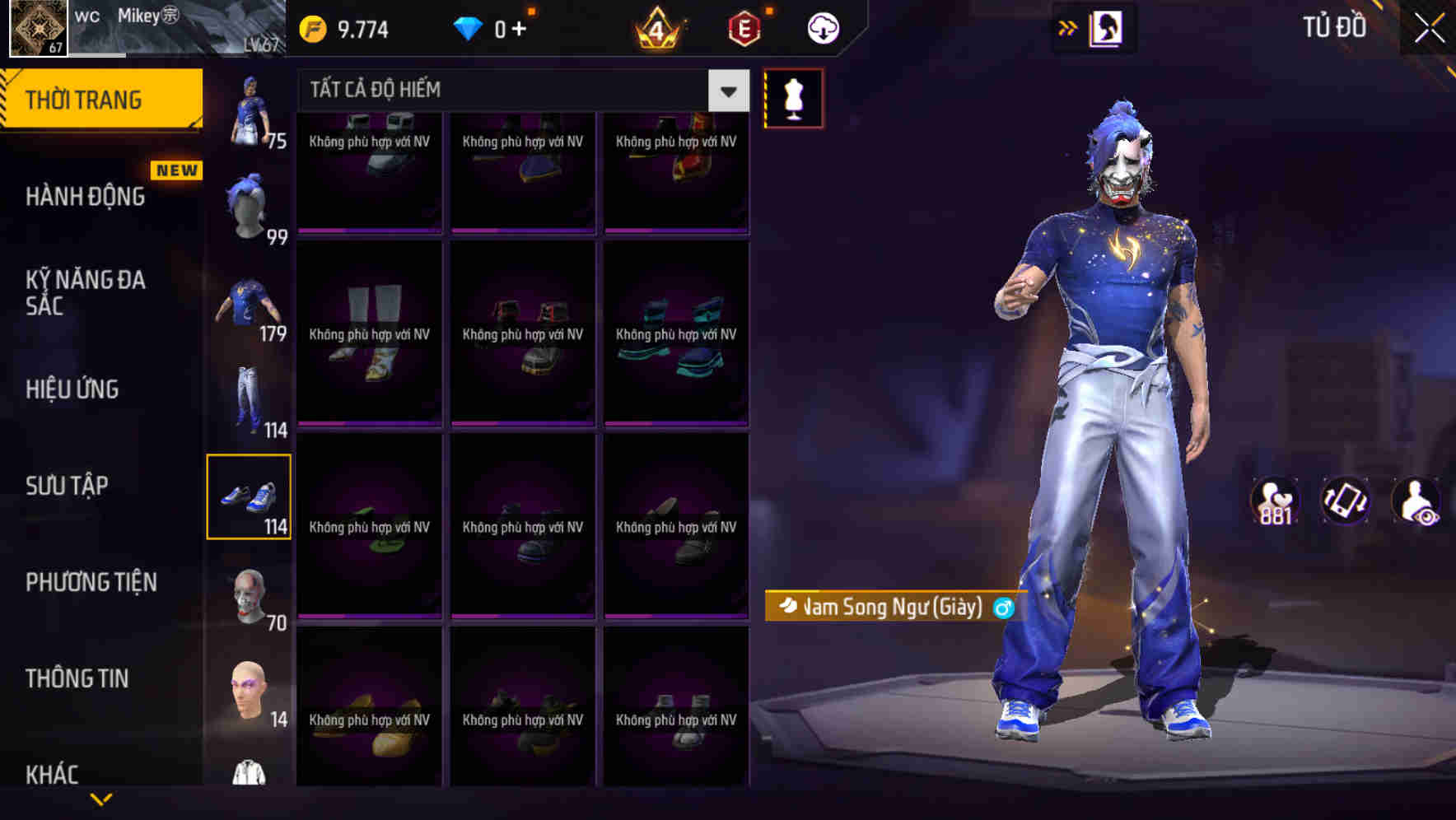Expand the collapsed sidebar via double-arrow chevron
1456x820 pixels.
(x=1068, y=27)
